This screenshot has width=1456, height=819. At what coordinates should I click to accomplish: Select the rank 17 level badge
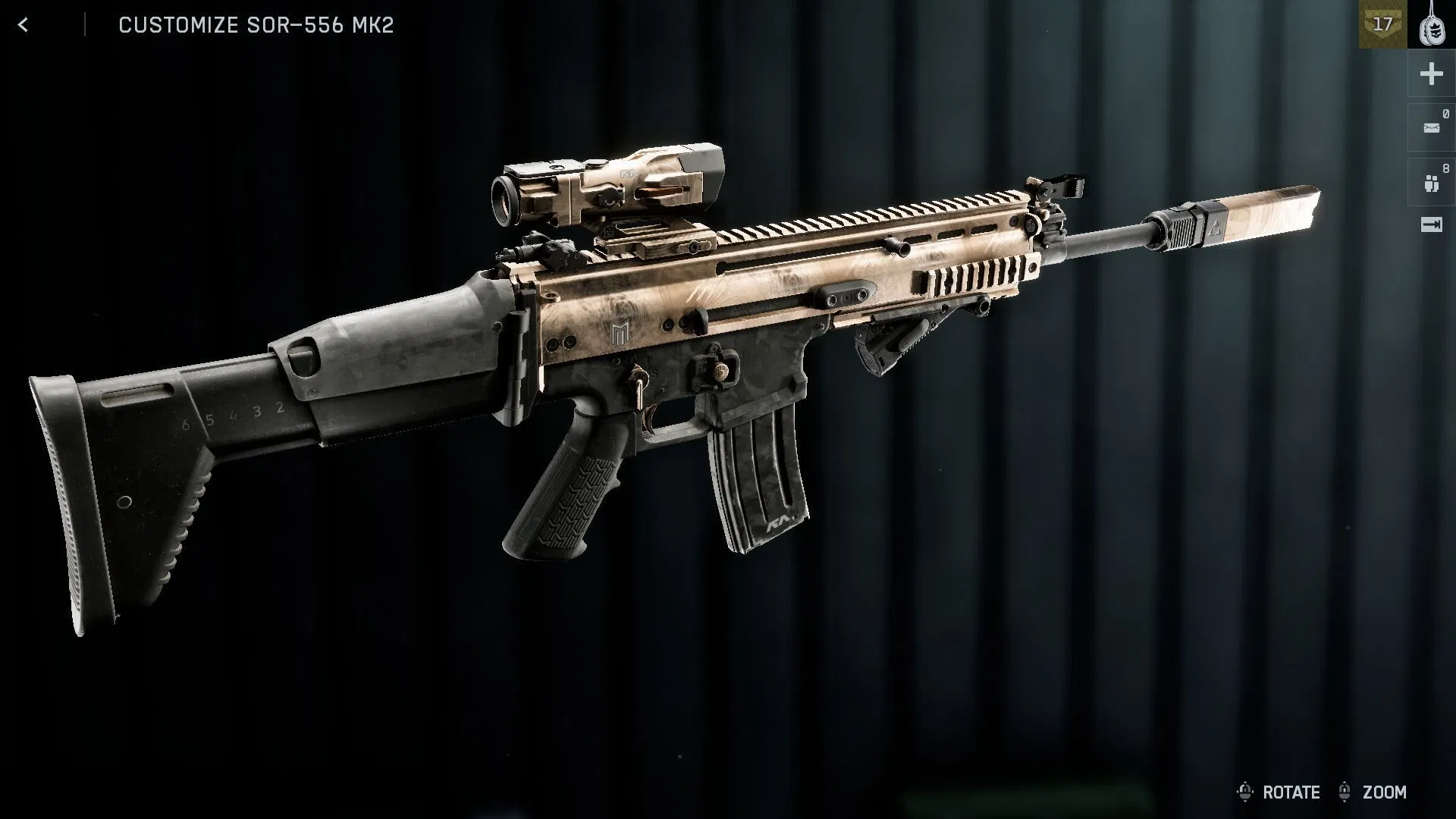1382,25
